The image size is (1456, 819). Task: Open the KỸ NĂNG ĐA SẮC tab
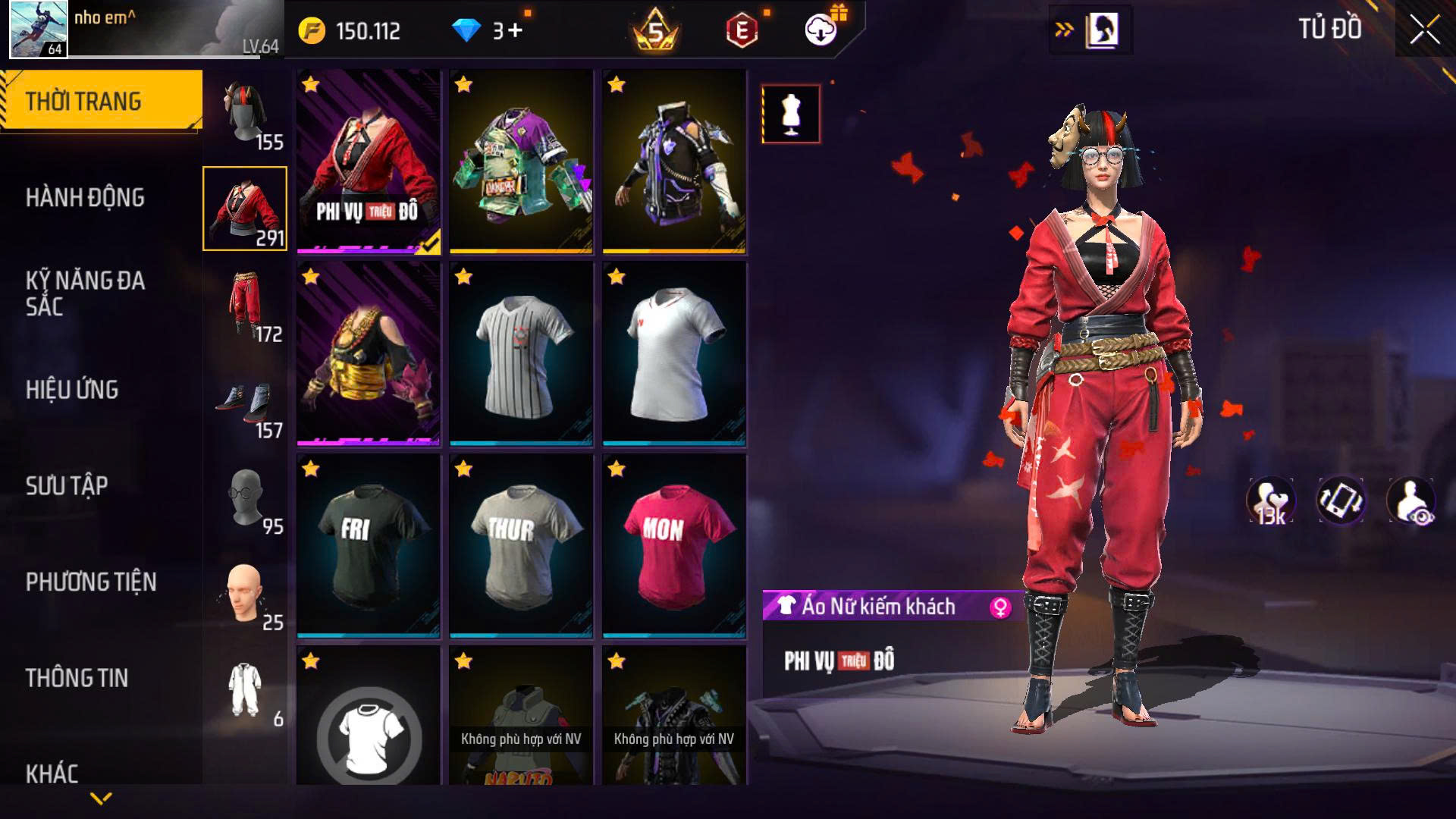pos(85,293)
